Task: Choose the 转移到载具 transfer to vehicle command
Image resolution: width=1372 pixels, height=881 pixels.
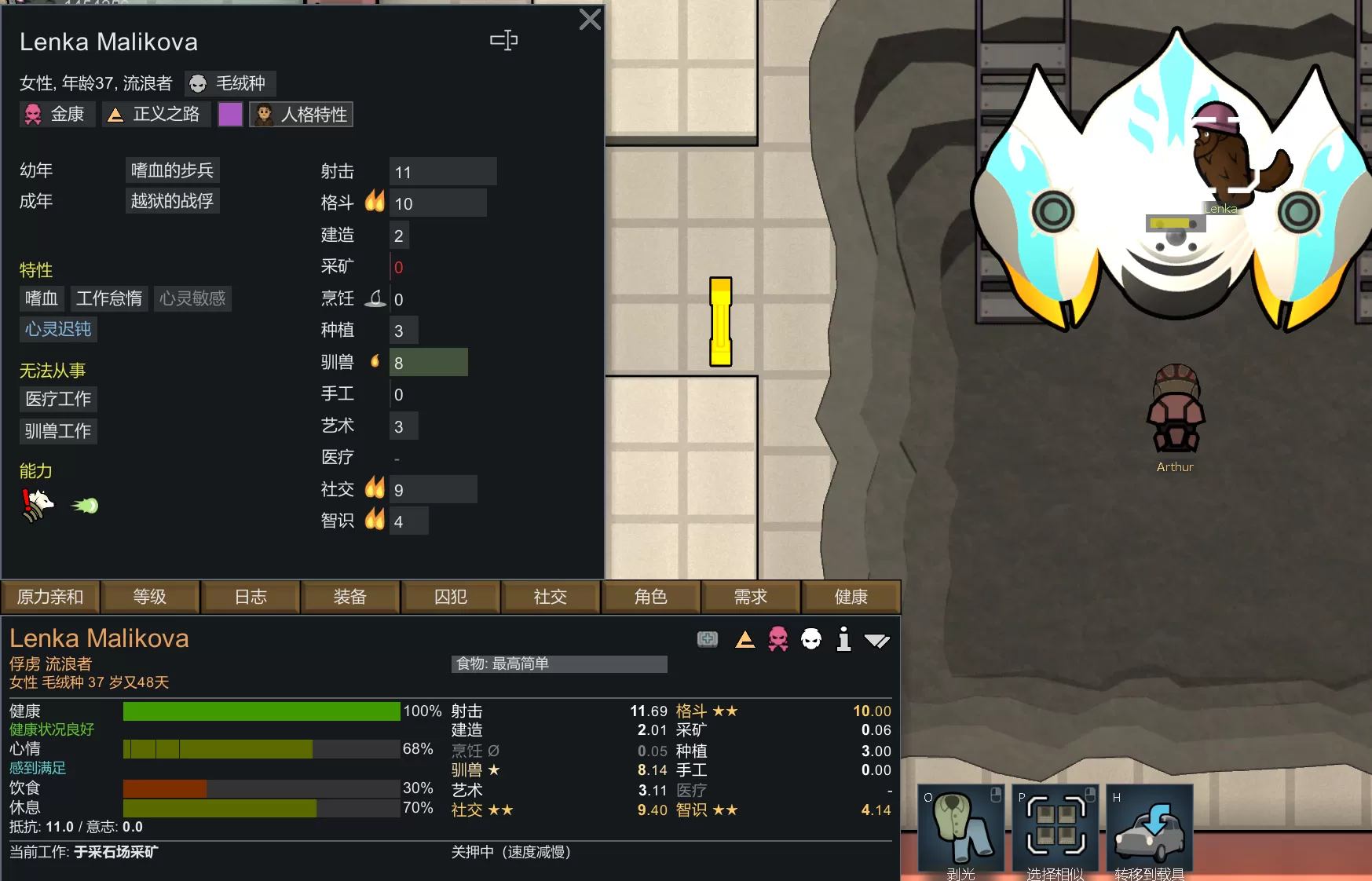Action: tap(1150, 828)
